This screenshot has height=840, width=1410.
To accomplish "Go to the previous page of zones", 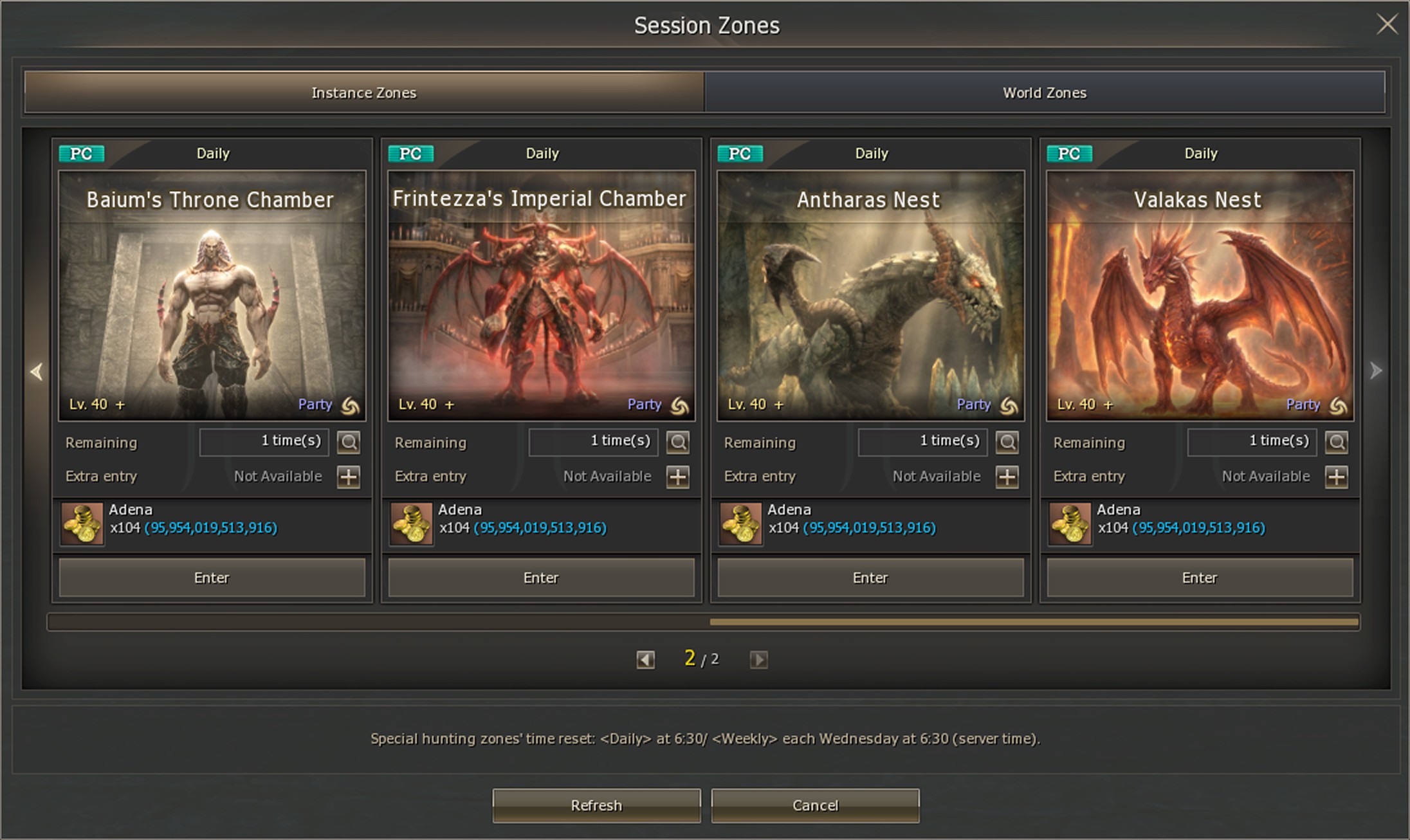I will [645, 659].
